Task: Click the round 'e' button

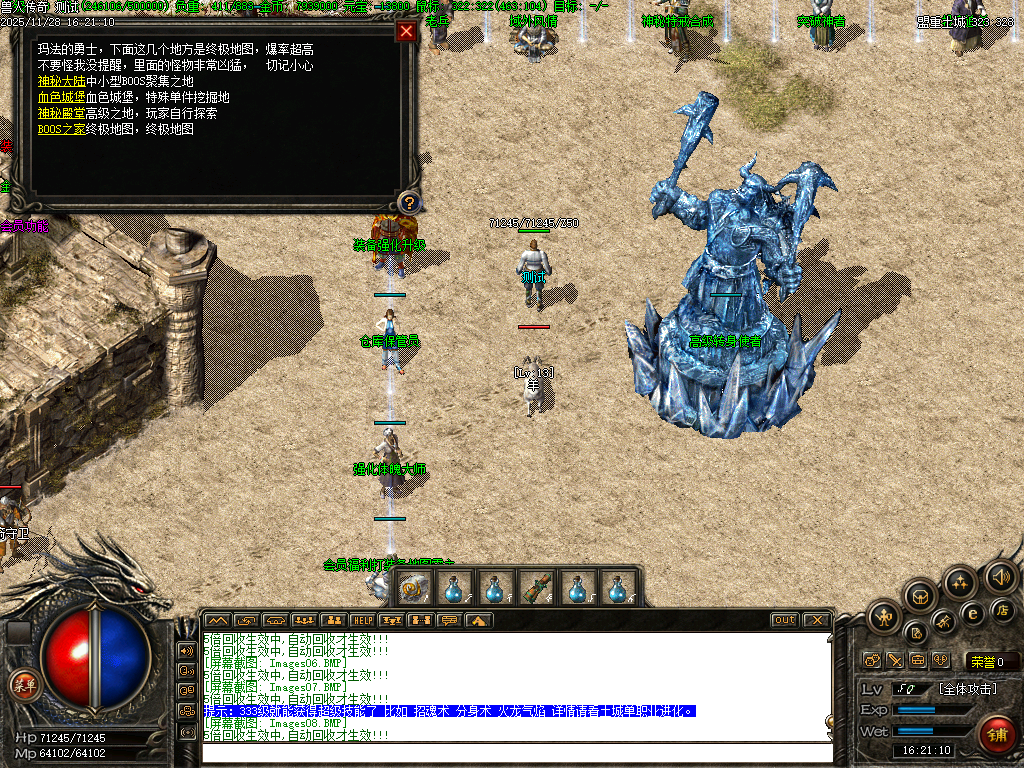Action: pyautogui.click(x=970, y=613)
